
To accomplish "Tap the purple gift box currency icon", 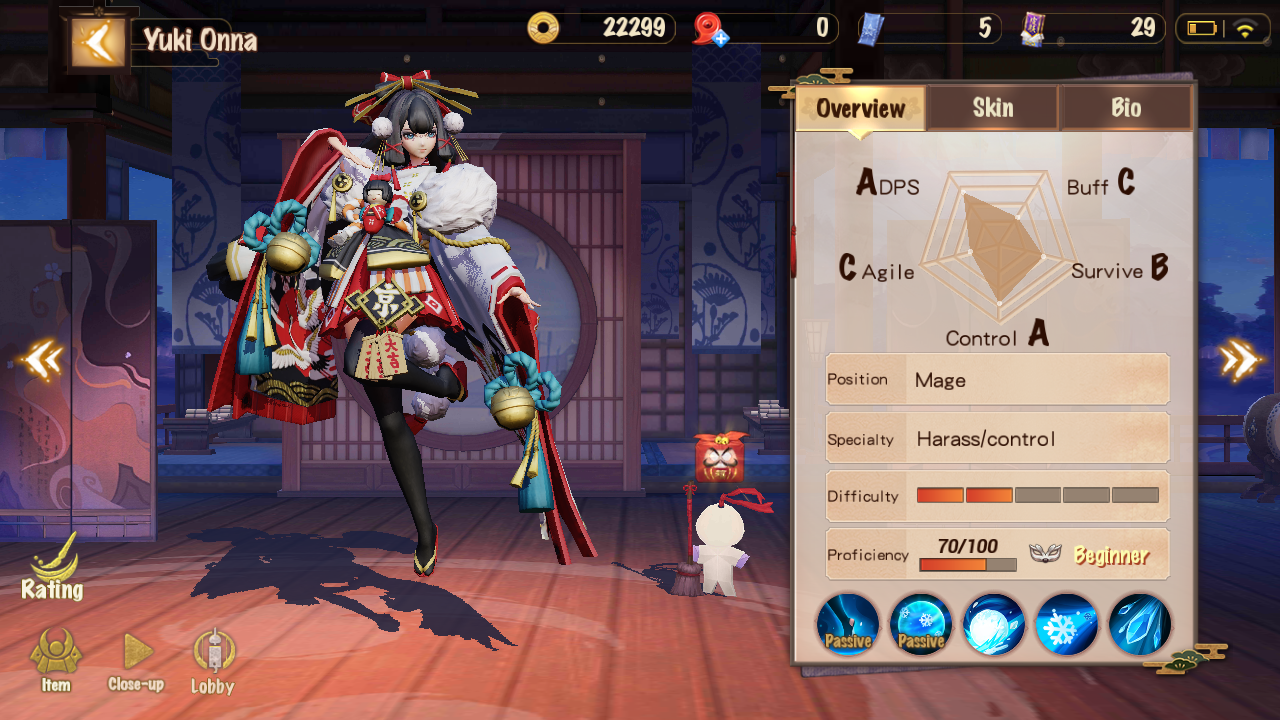I will click(x=1033, y=29).
